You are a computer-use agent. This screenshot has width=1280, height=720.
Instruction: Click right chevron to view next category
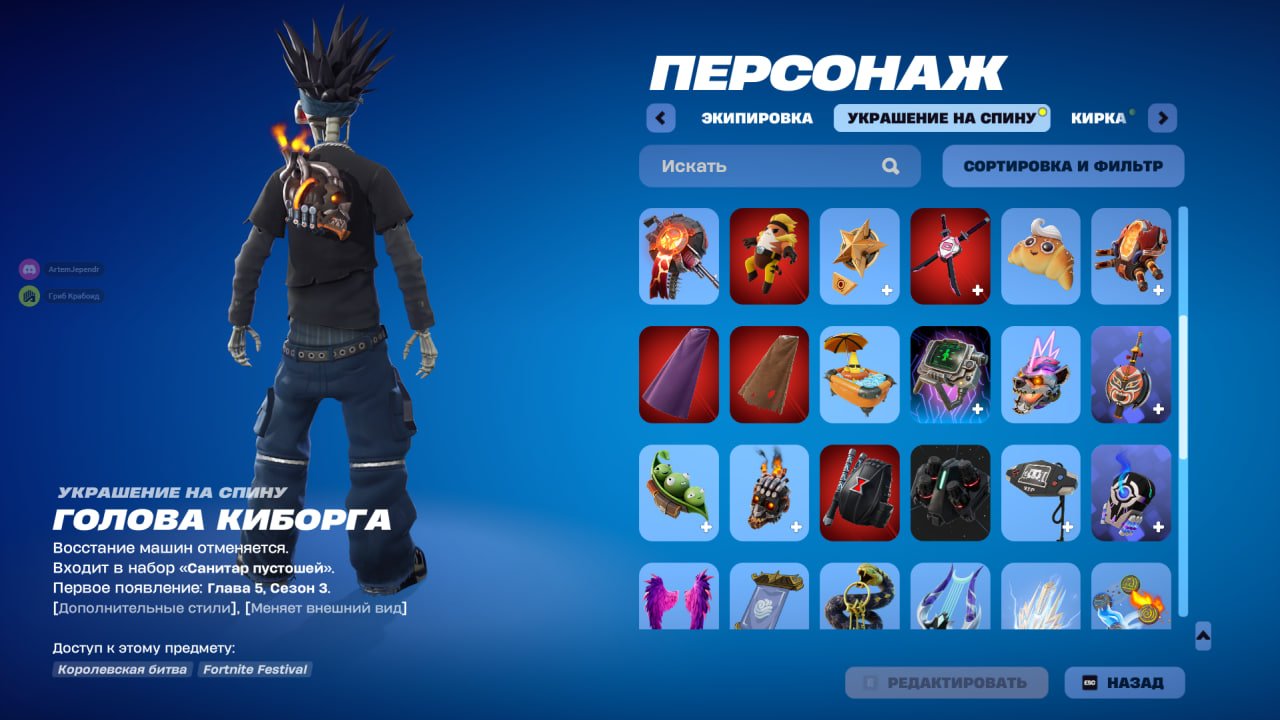pos(1162,118)
